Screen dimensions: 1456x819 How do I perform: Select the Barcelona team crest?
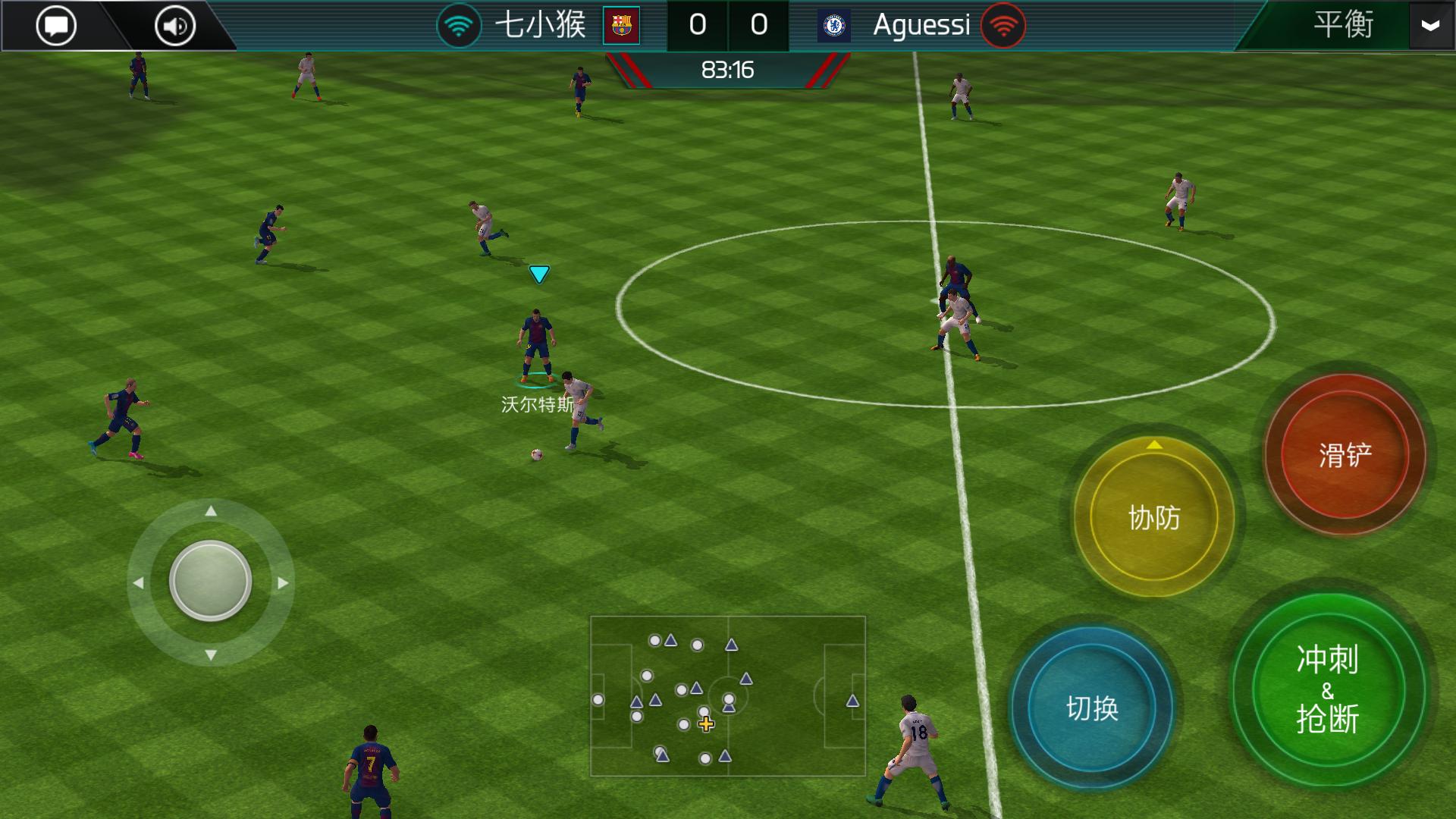[621, 25]
